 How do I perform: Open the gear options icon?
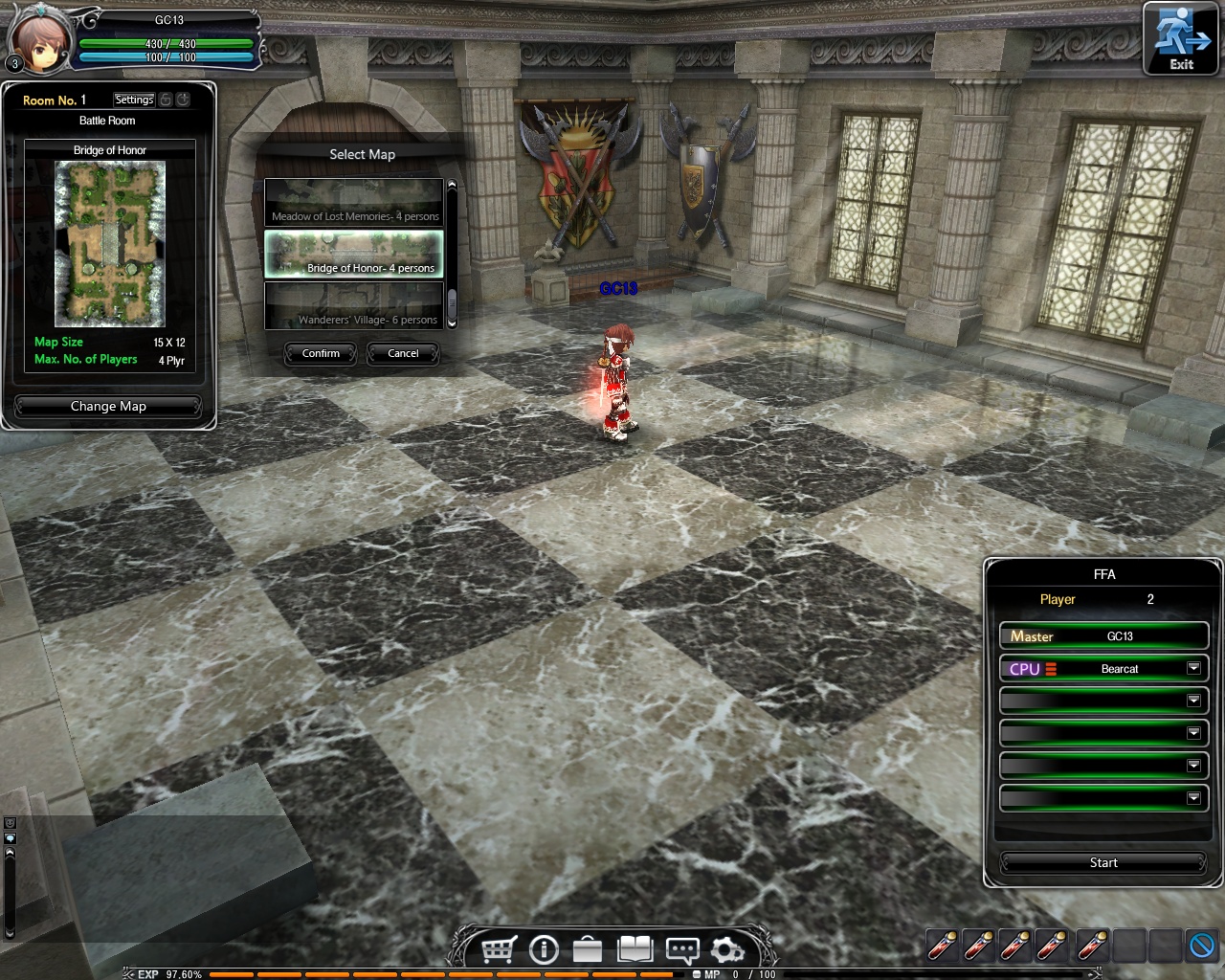coord(726,949)
